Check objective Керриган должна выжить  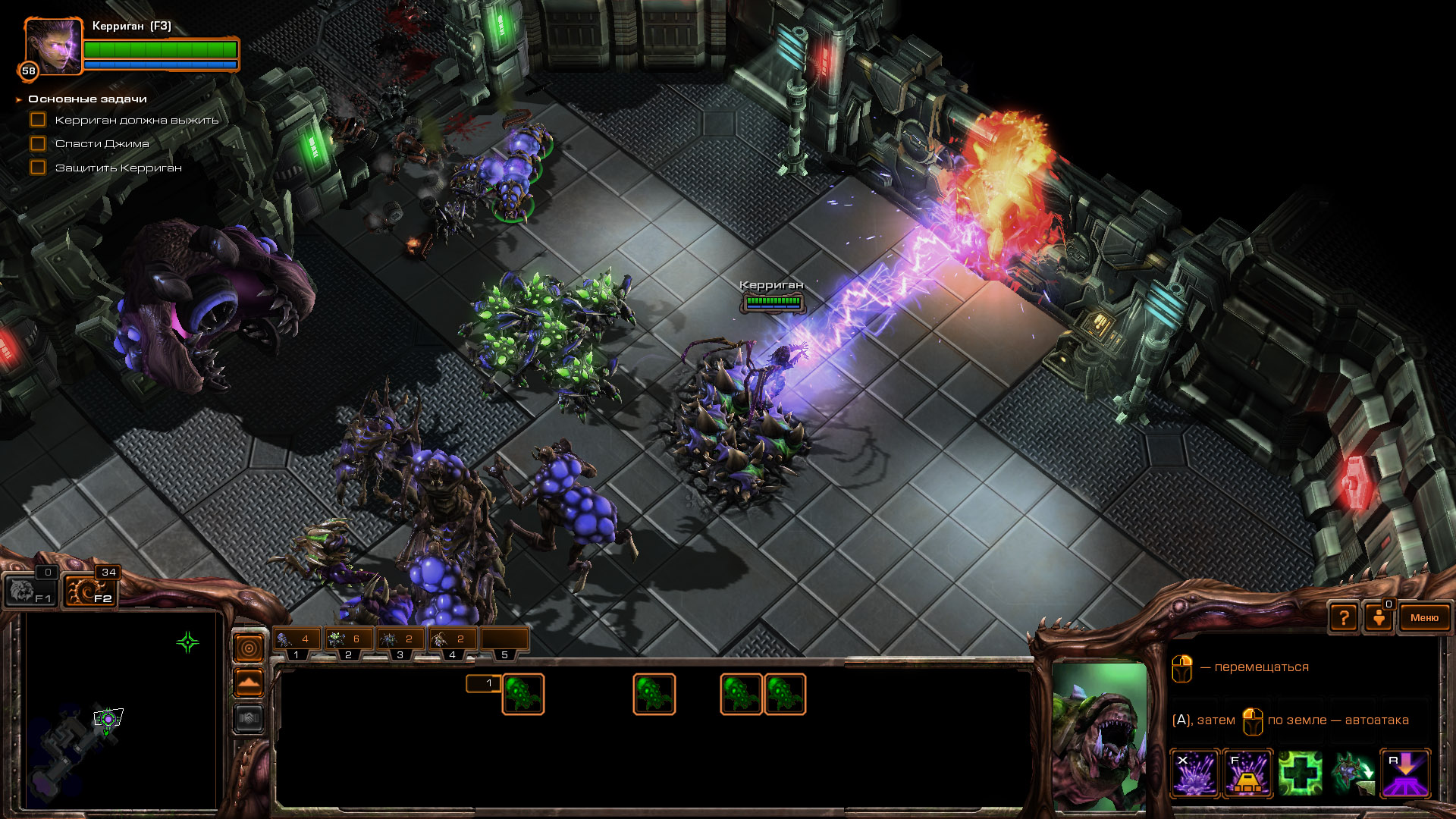36,119
